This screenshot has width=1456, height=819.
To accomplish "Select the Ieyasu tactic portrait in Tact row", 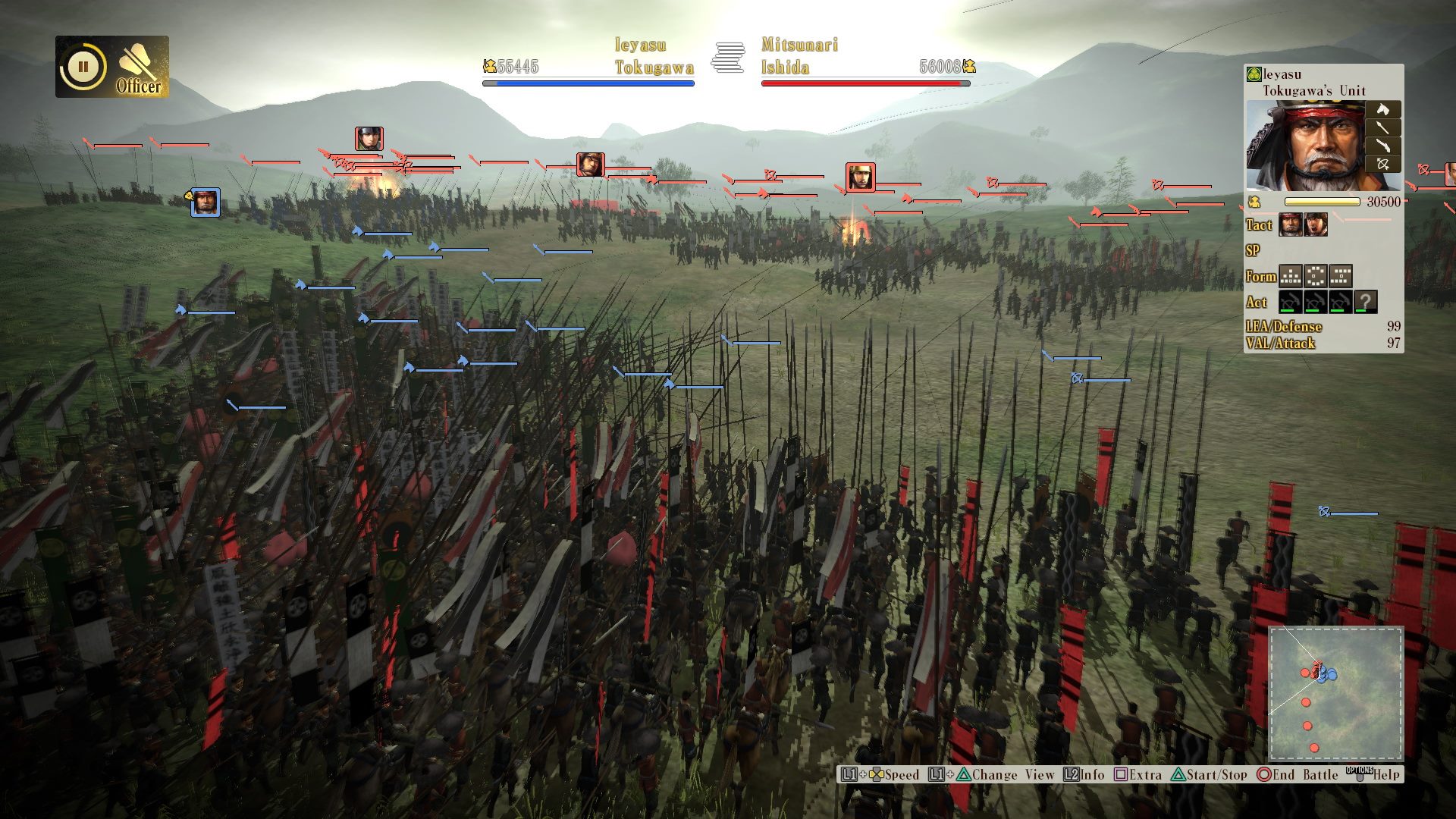I will (1291, 224).
